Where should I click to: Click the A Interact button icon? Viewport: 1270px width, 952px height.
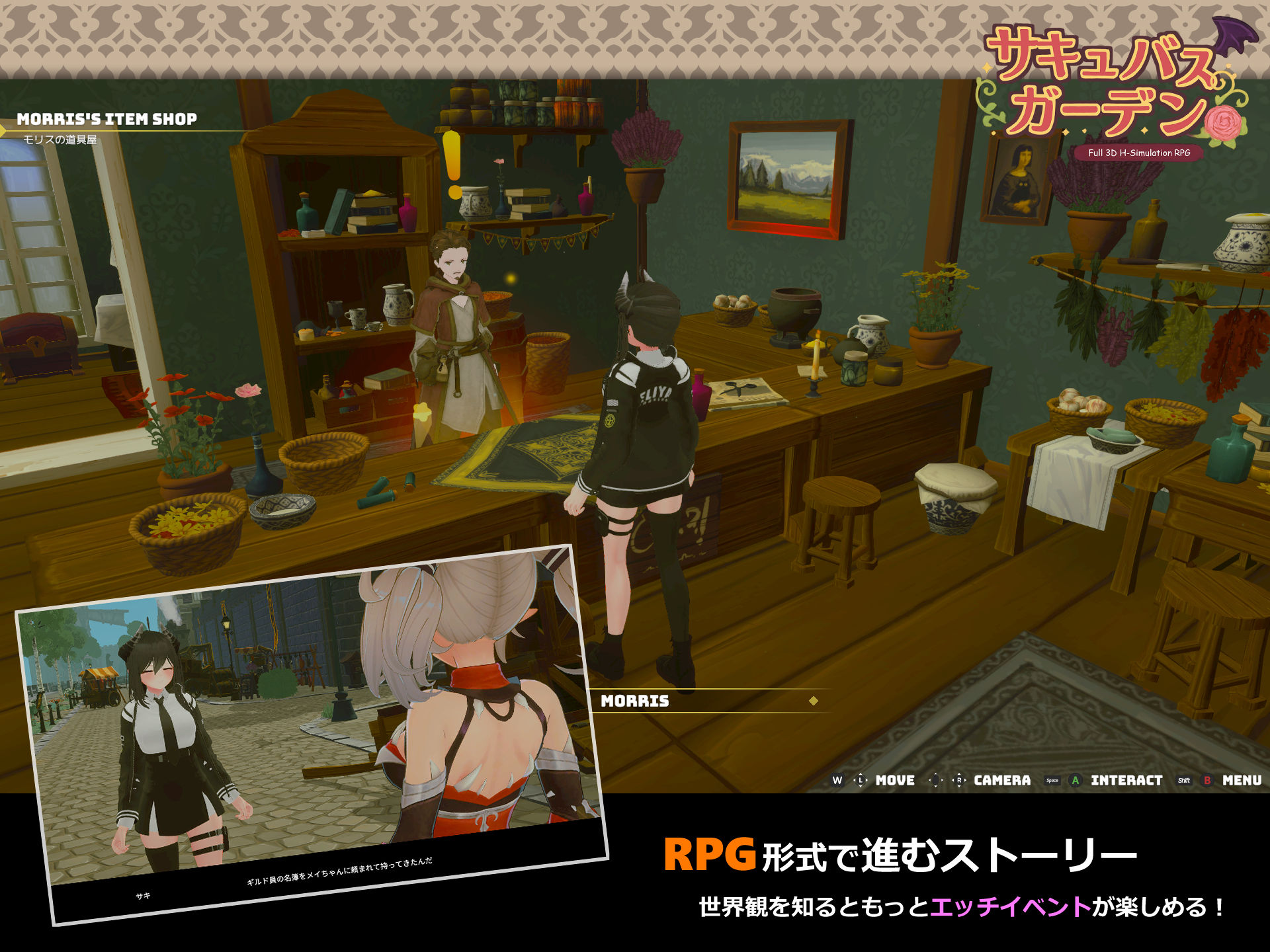1075,781
